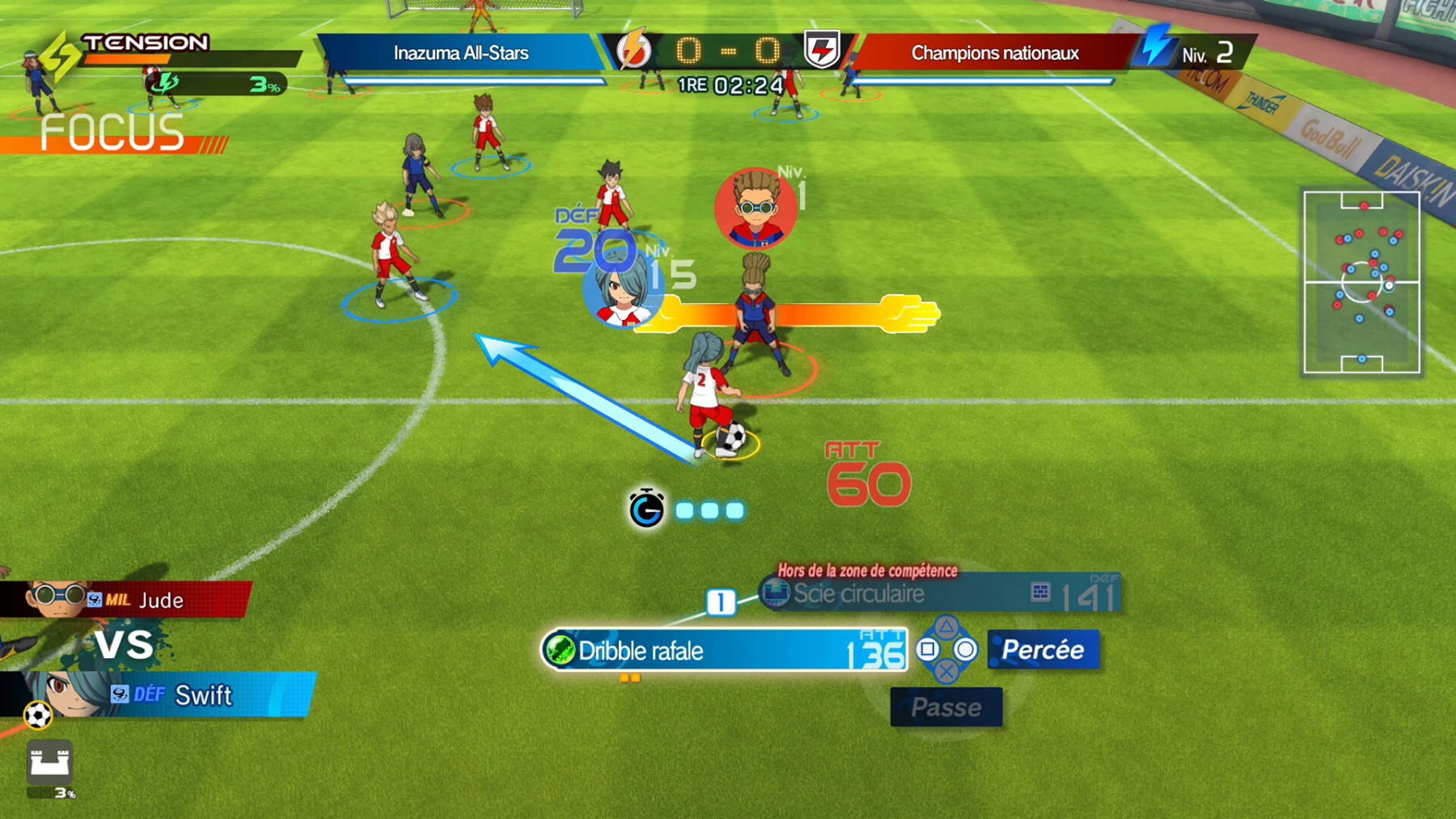
Task: Select the orange lightning emblem beside the score
Action: pyautogui.click(x=633, y=50)
